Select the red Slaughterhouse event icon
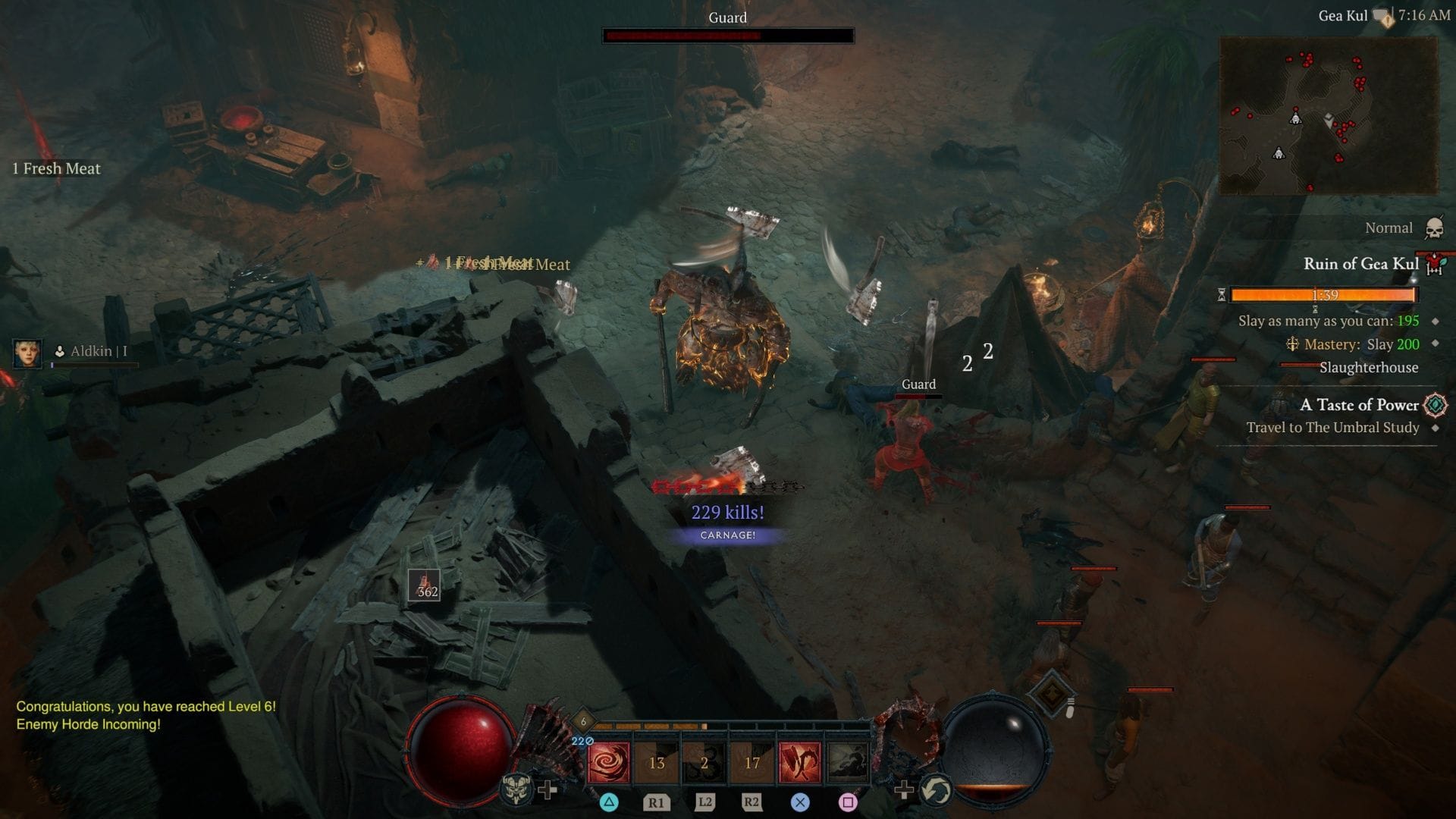This screenshot has width=1456, height=819. point(1432,264)
